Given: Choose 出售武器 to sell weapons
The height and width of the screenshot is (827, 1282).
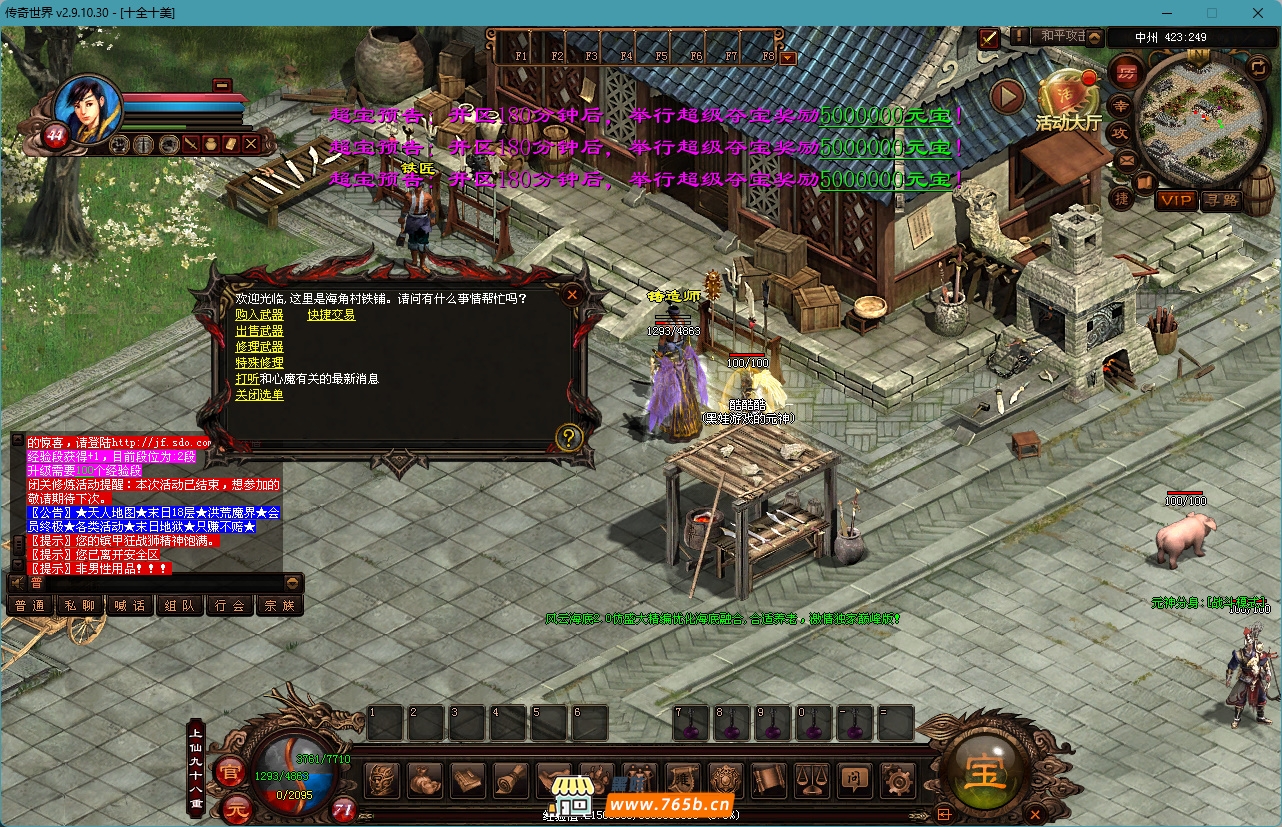Looking at the screenshot, I should (x=259, y=331).
